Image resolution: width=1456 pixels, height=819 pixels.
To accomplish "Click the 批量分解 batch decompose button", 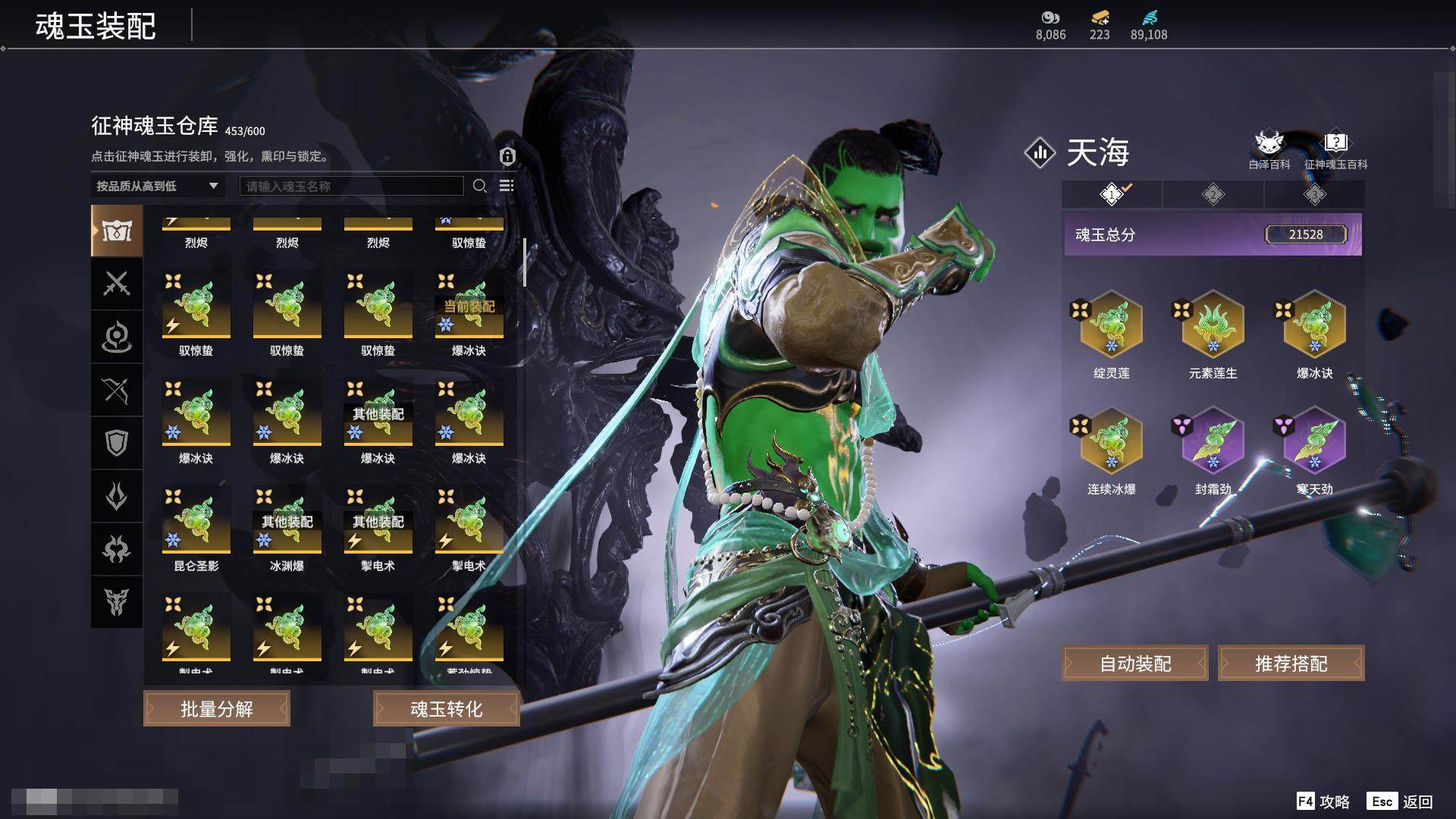I will [217, 709].
